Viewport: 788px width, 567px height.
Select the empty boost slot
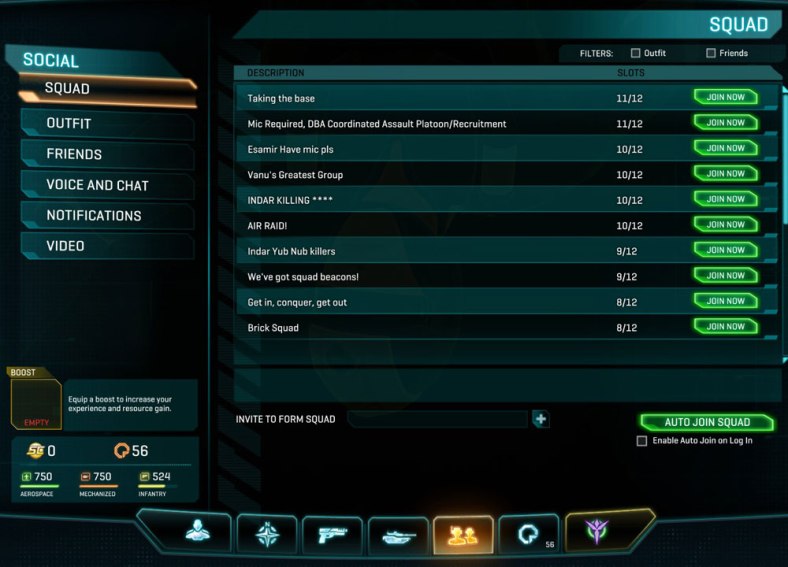[36, 405]
